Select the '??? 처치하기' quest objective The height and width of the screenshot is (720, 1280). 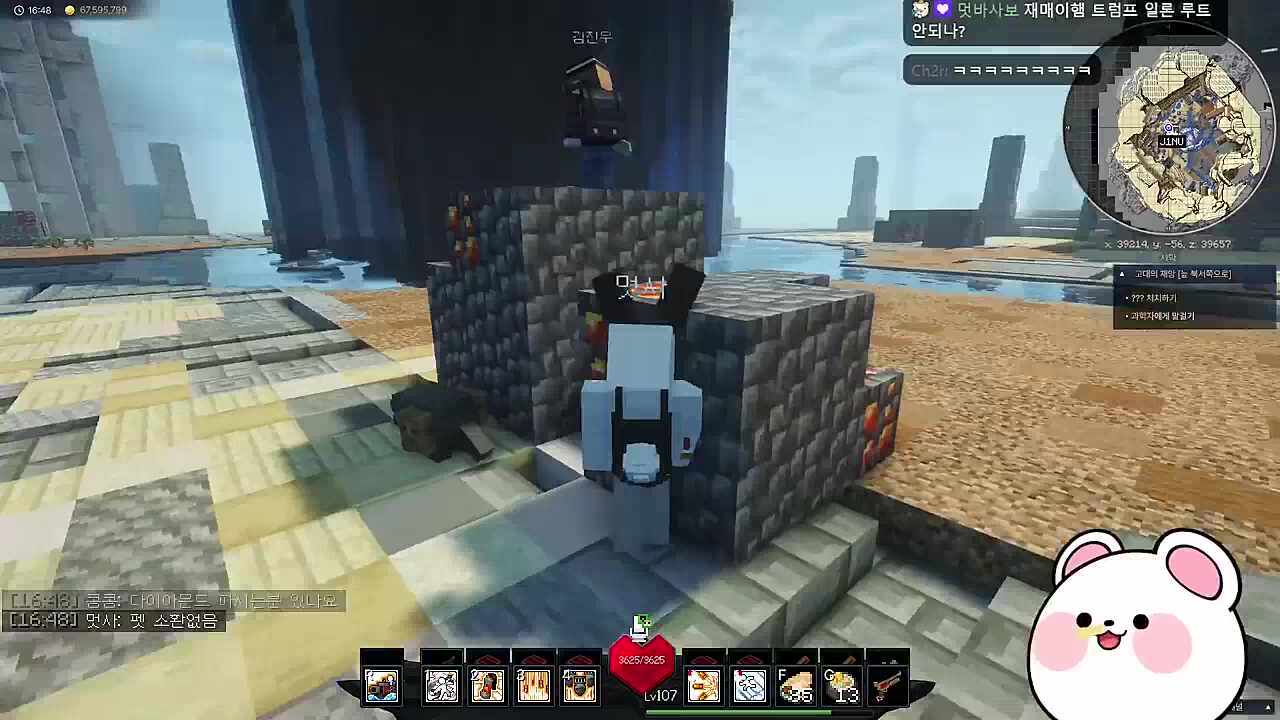pos(1155,298)
